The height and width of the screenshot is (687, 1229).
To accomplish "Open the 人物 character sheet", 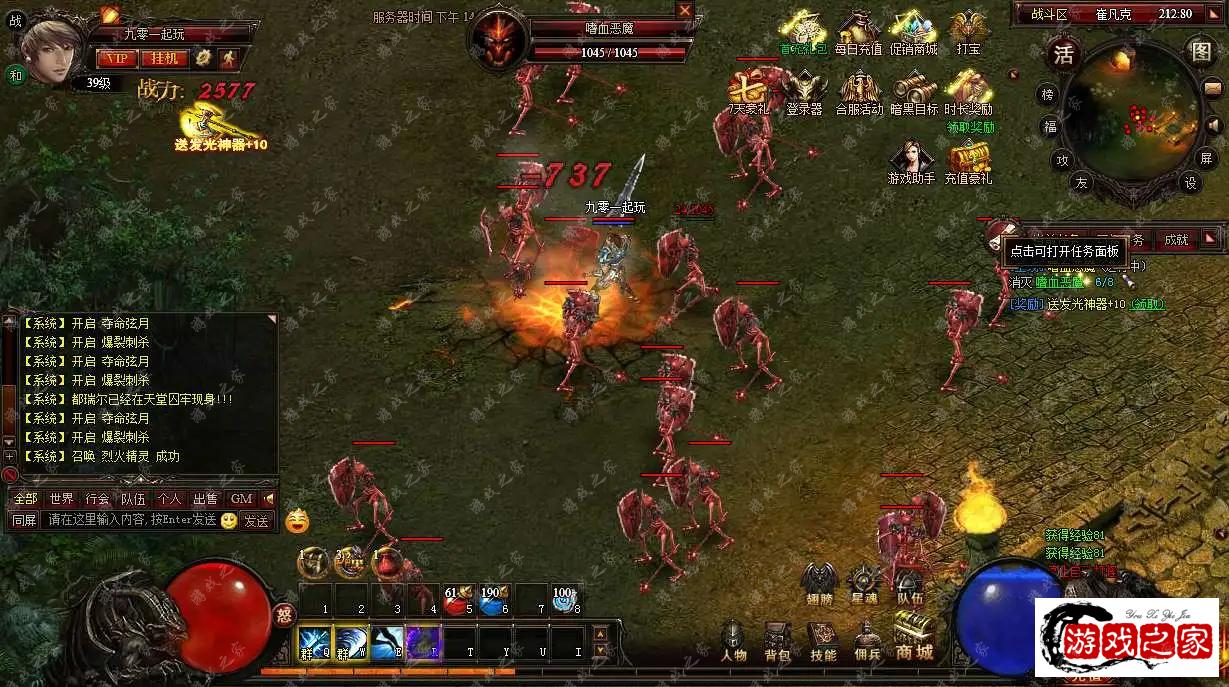I will click(x=733, y=641).
